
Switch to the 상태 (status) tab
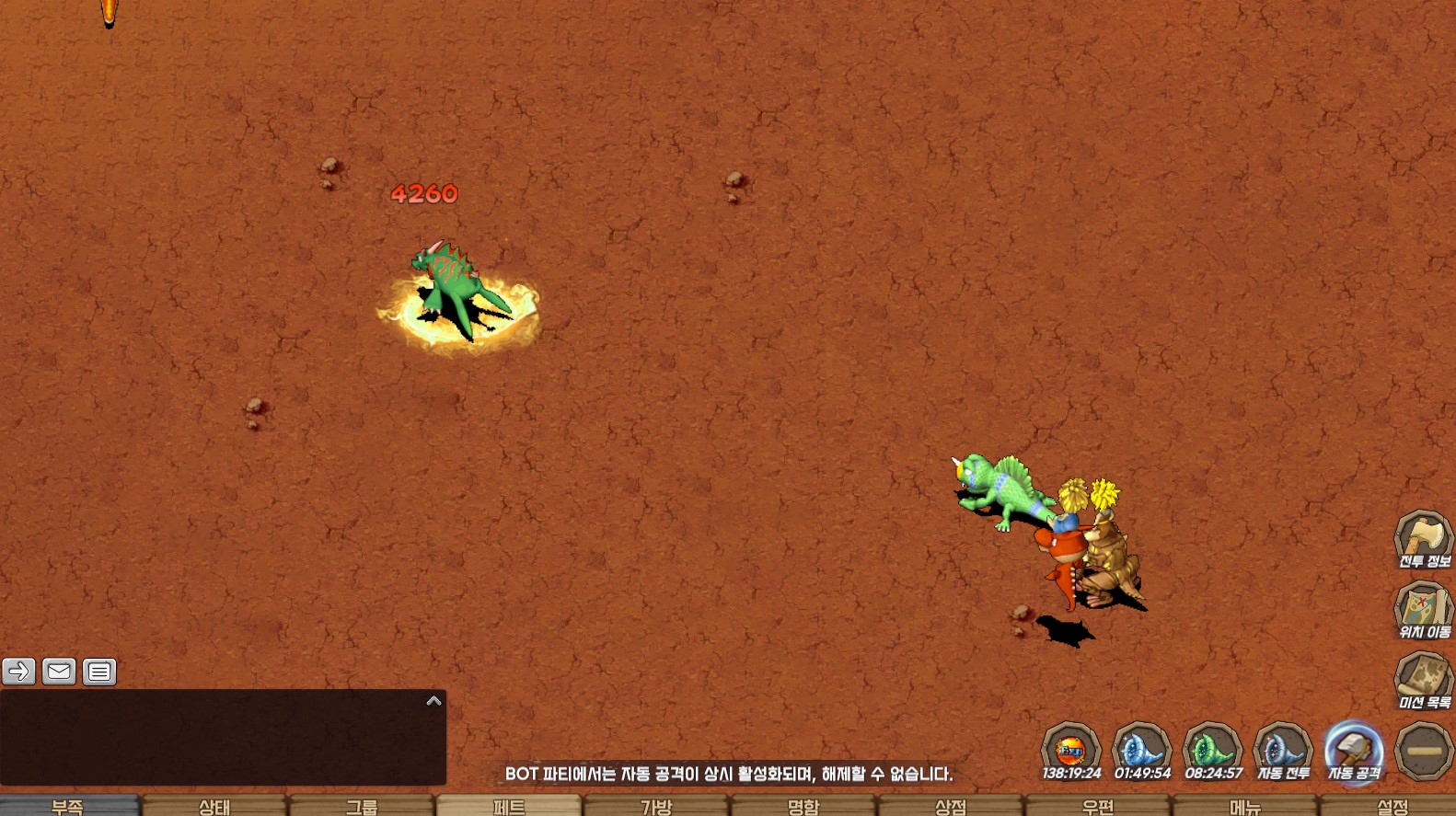[214, 806]
